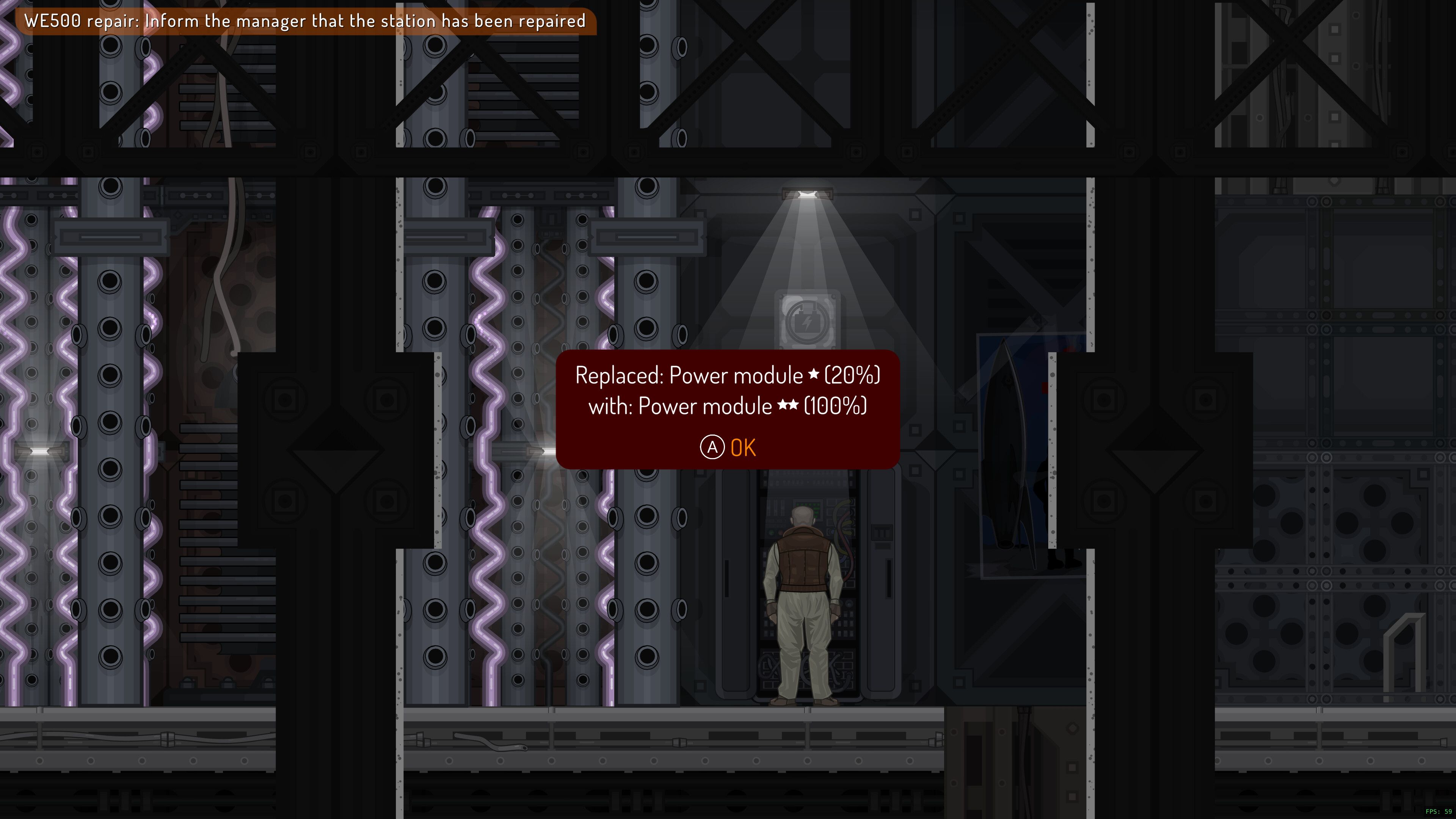Image resolution: width=1456 pixels, height=819 pixels.
Task: Click the ceiling lamp above the server rack
Action: pyautogui.click(x=807, y=195)
